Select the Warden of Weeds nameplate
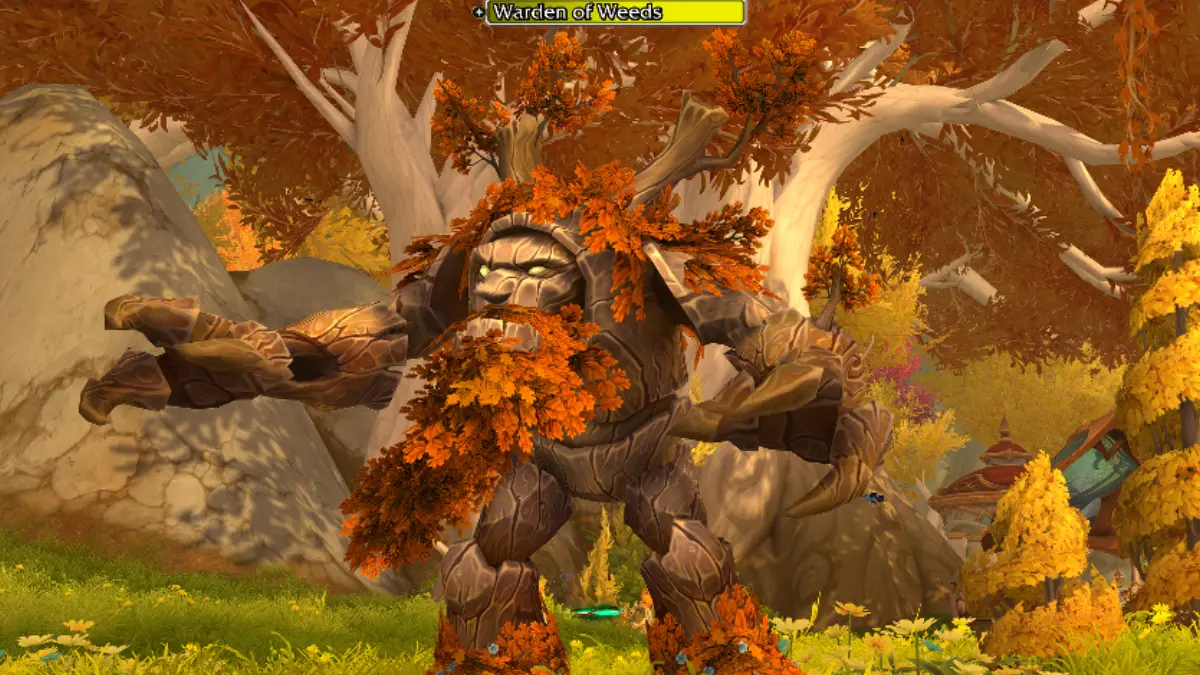This screenshot has width=1200, height=675. [615, 13]
